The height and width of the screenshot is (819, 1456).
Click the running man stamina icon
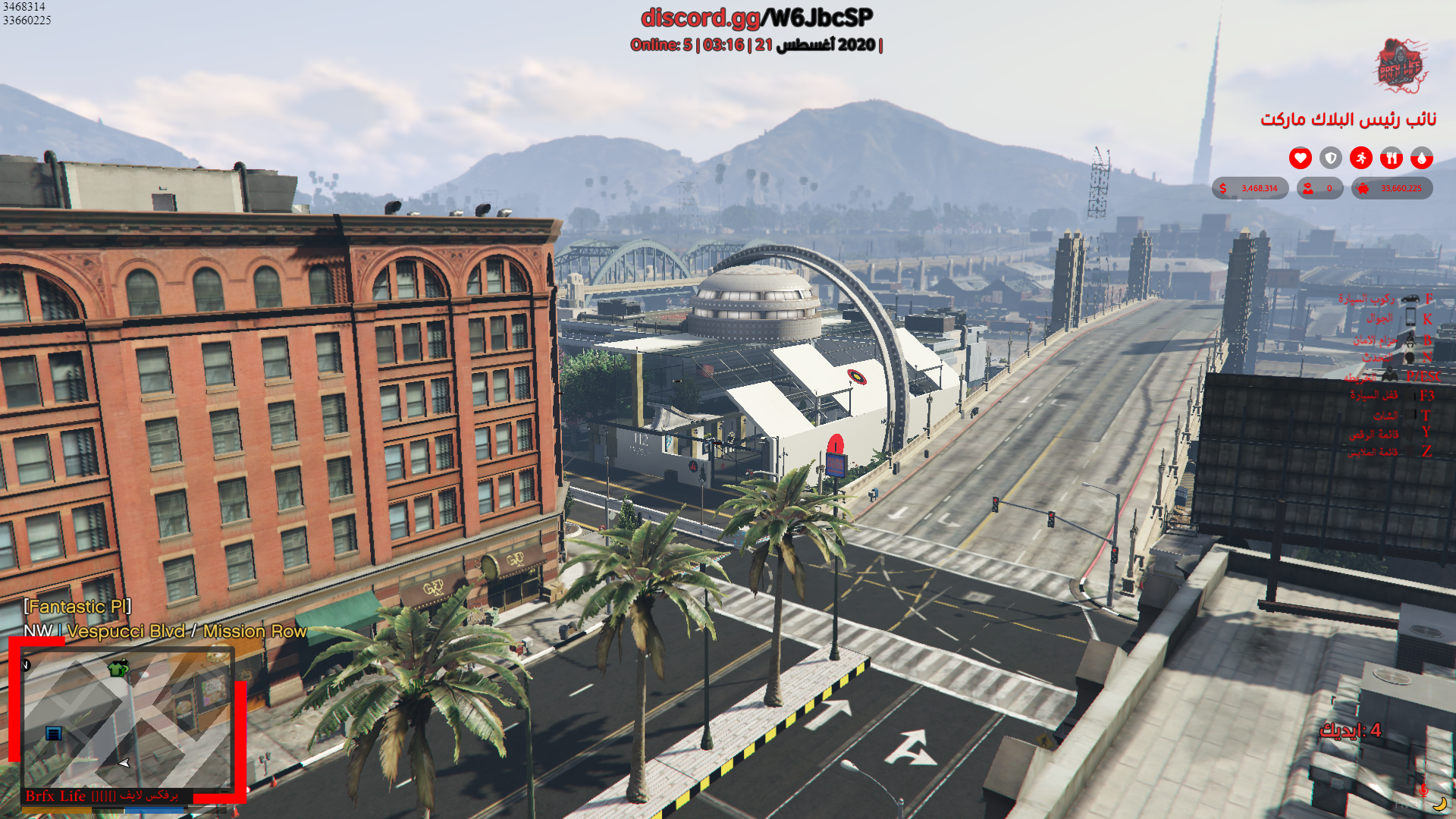pos(1360,158)
